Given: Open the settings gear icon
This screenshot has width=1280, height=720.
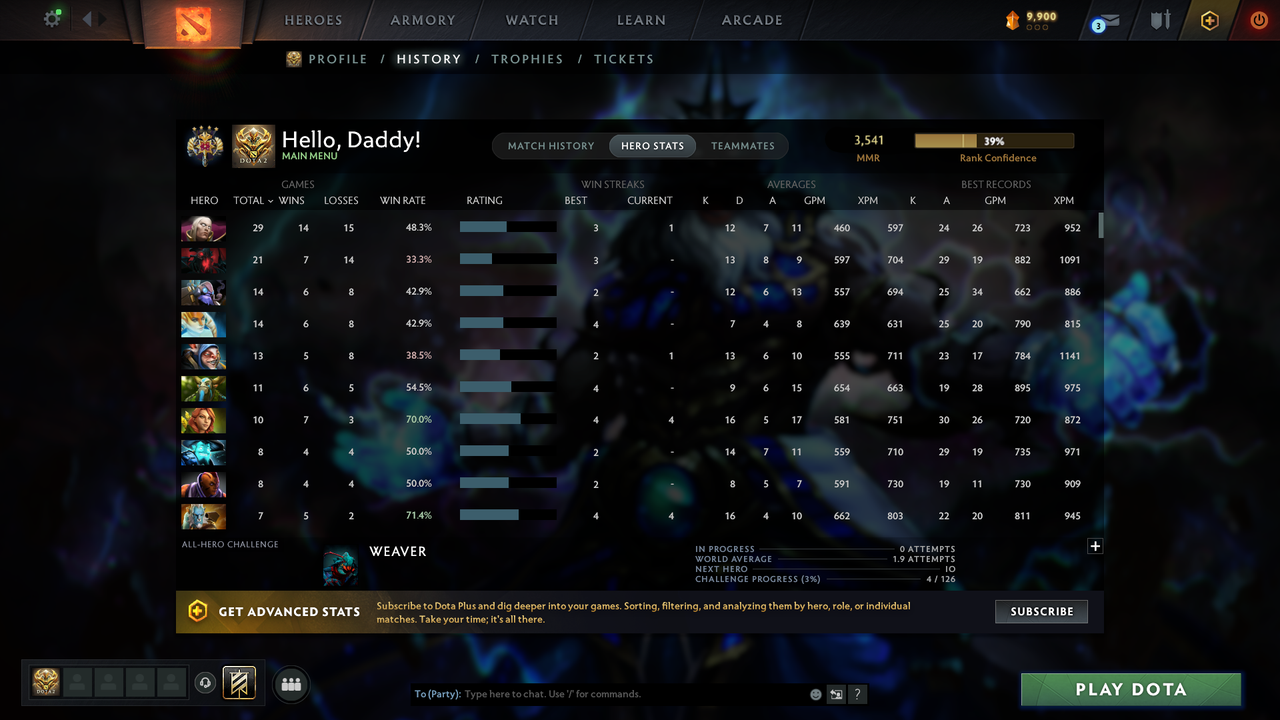Looking at the screenshot, I should (52, 19).
